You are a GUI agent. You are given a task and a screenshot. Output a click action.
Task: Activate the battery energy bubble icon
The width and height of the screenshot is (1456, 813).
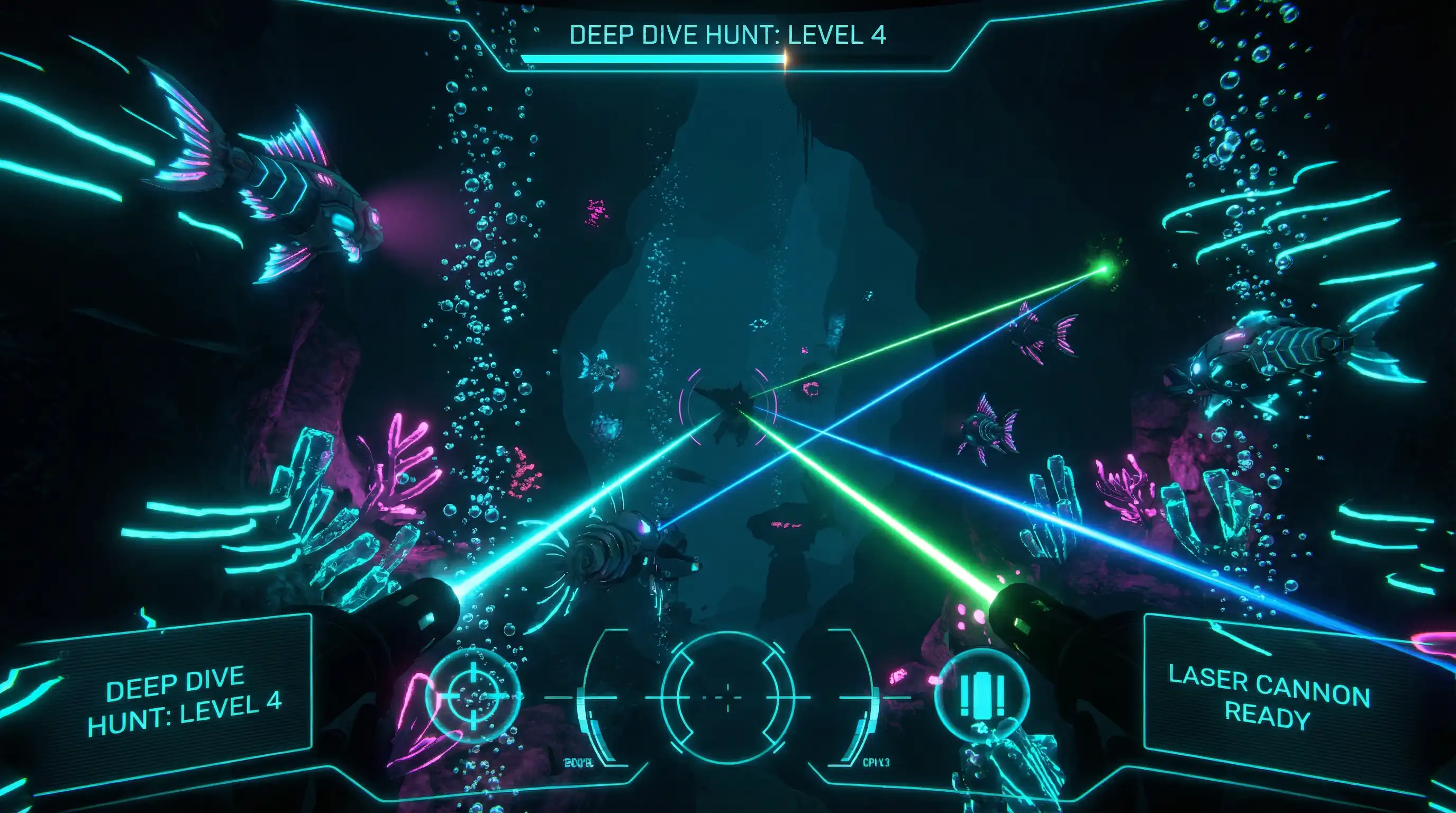[x=981, y=695]
